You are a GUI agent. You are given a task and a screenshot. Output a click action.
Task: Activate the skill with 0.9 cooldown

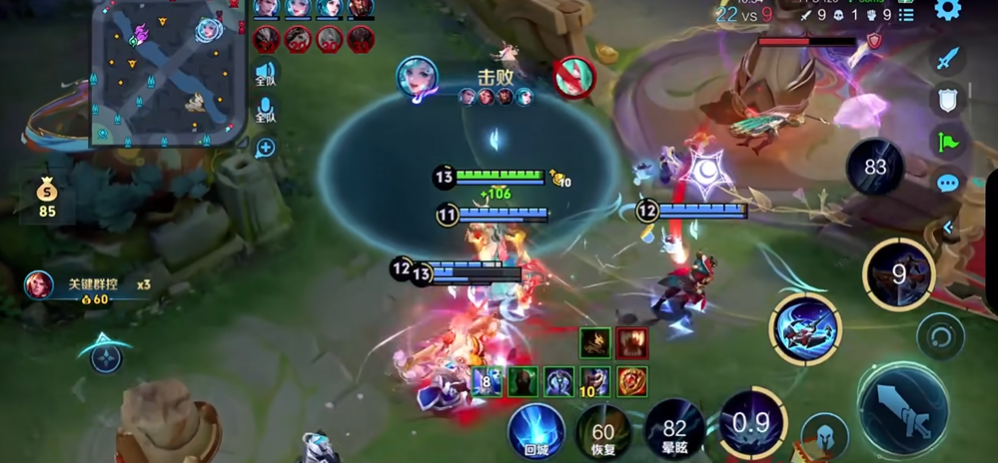coord(750,424)
